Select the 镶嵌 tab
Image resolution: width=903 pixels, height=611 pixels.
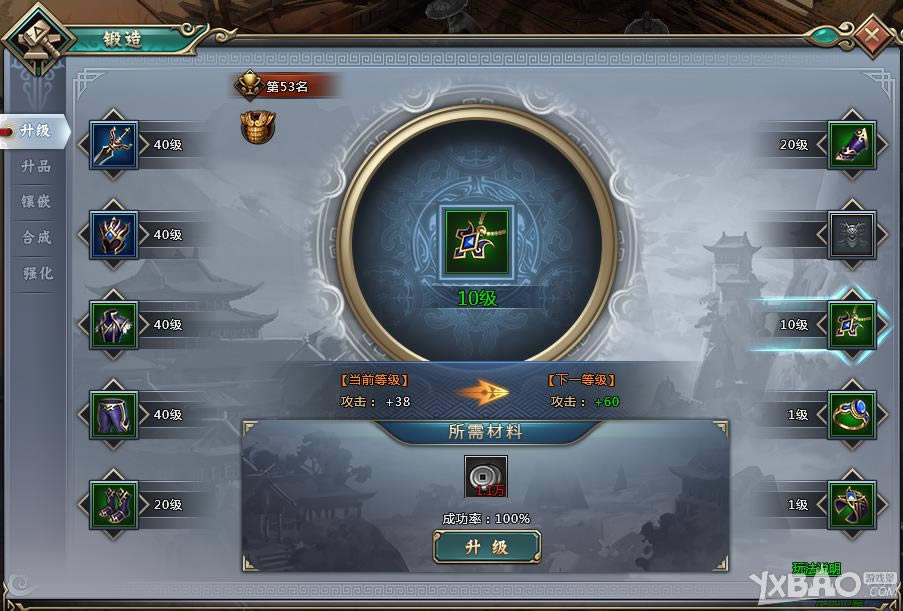coord(36,201)
